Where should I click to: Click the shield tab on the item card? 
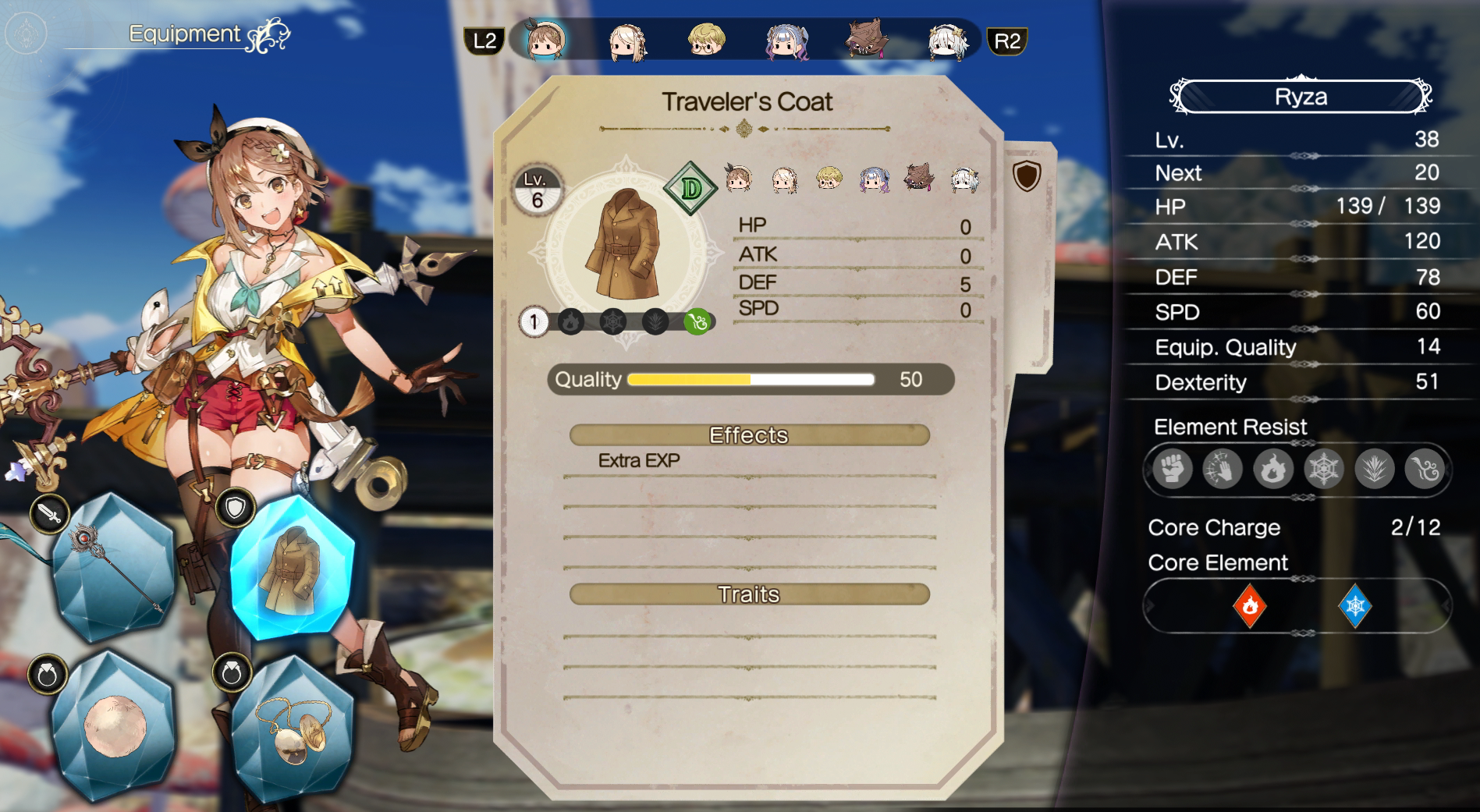1027,176
